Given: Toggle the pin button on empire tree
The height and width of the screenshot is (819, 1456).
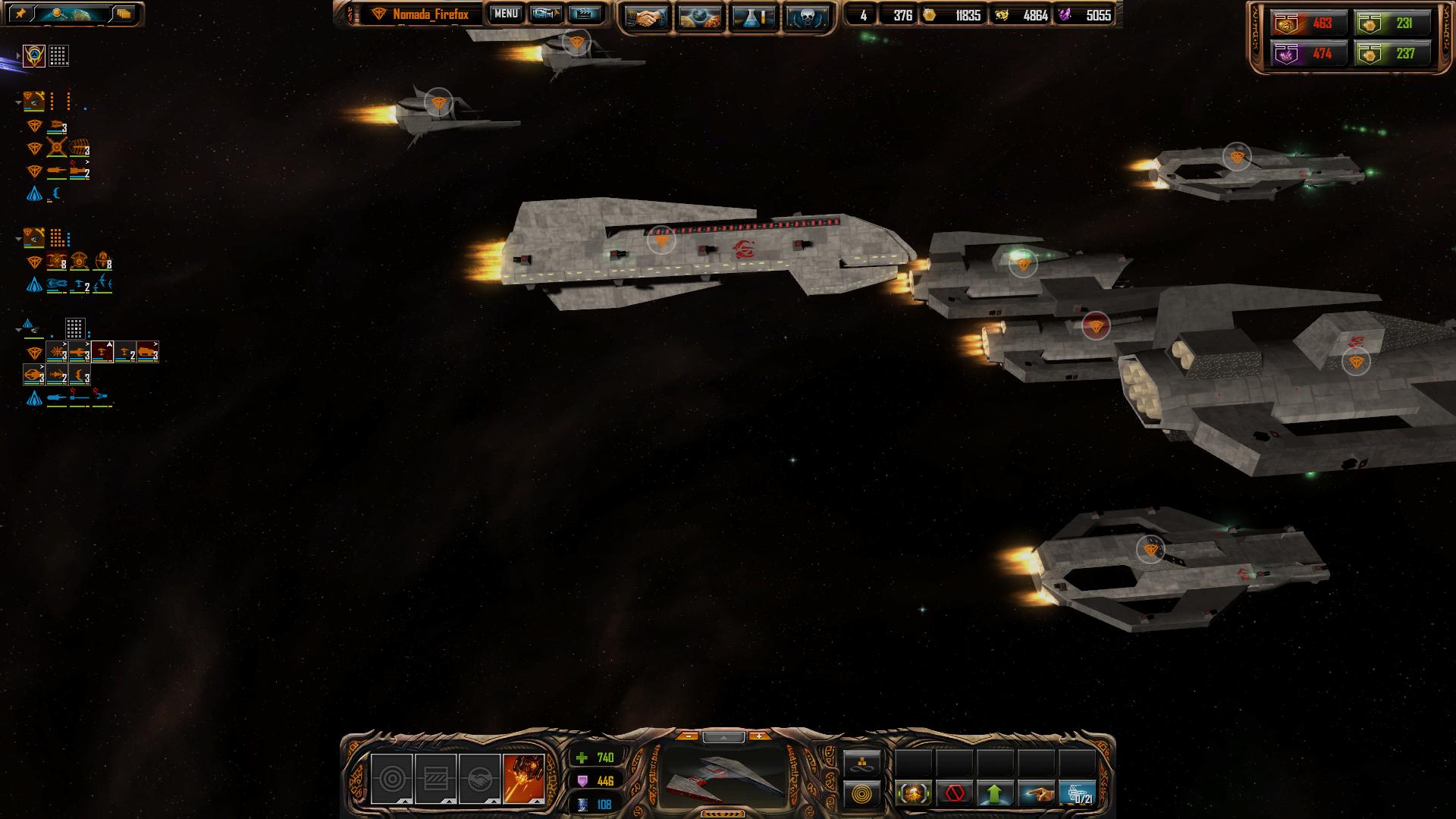Looking at the screenshot, I should point(20,14).
